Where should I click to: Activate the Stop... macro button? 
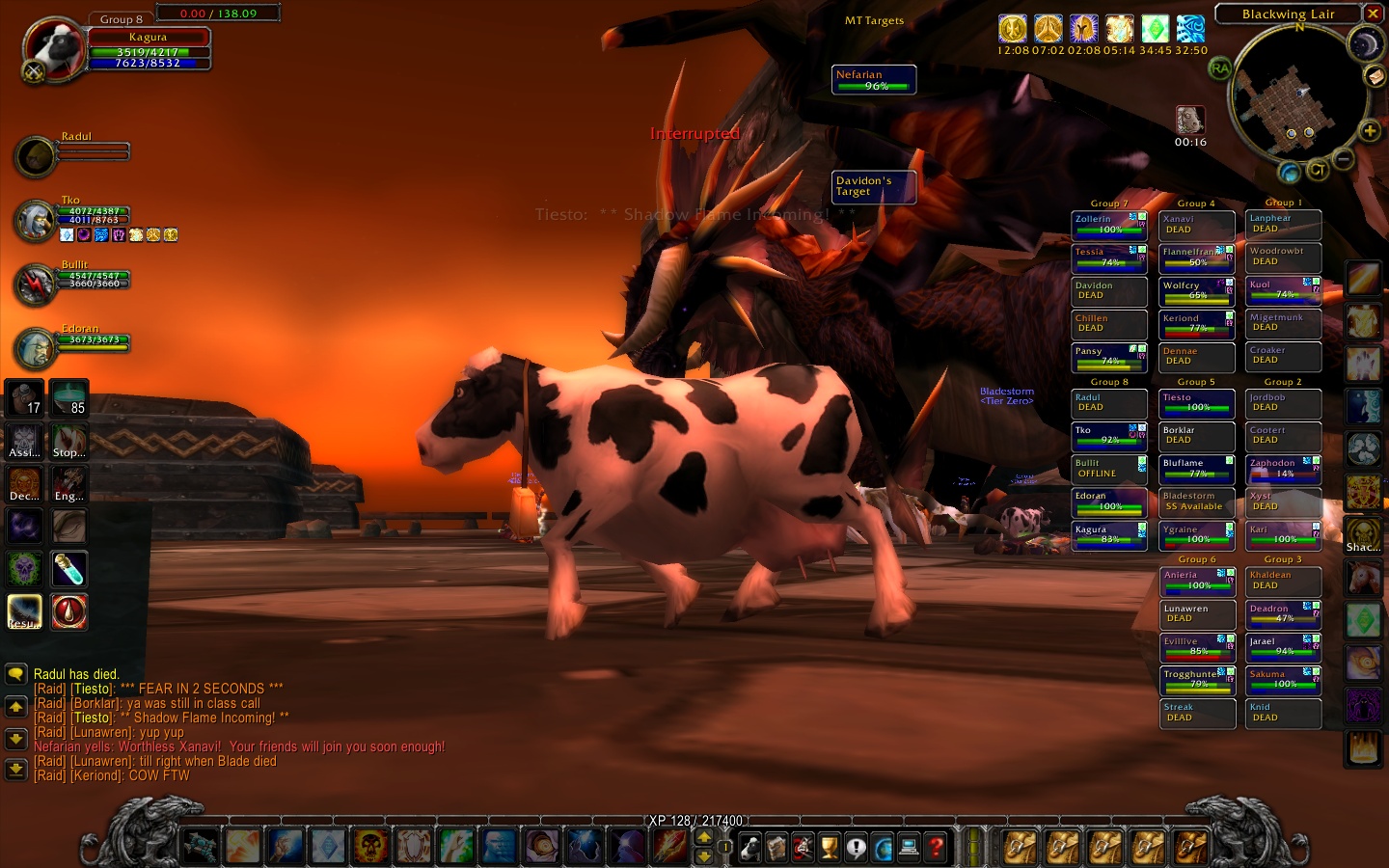point(69,441)
